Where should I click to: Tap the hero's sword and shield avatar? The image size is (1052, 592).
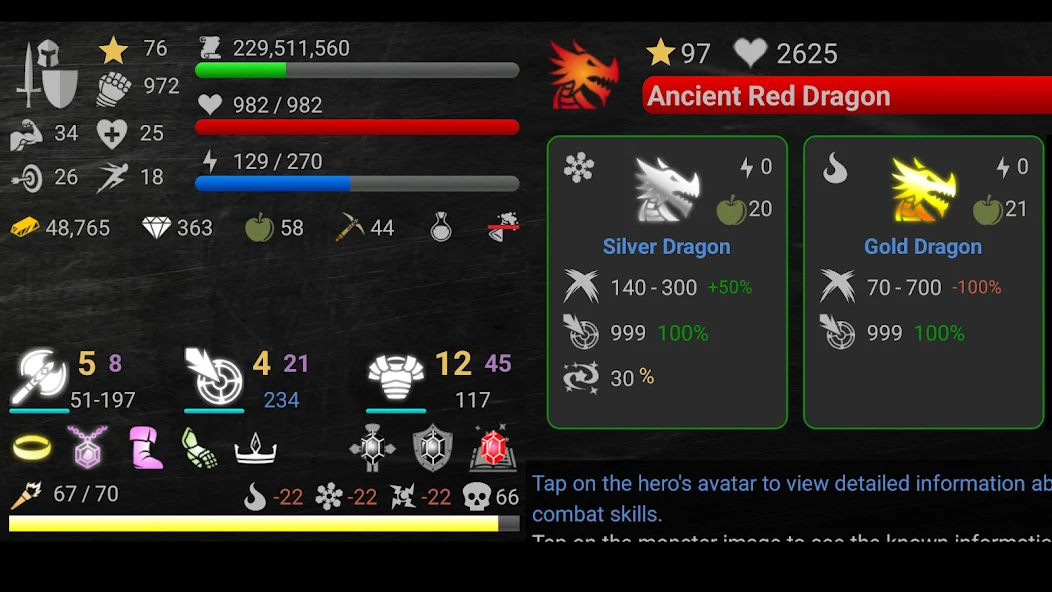(x=47, y=75)
